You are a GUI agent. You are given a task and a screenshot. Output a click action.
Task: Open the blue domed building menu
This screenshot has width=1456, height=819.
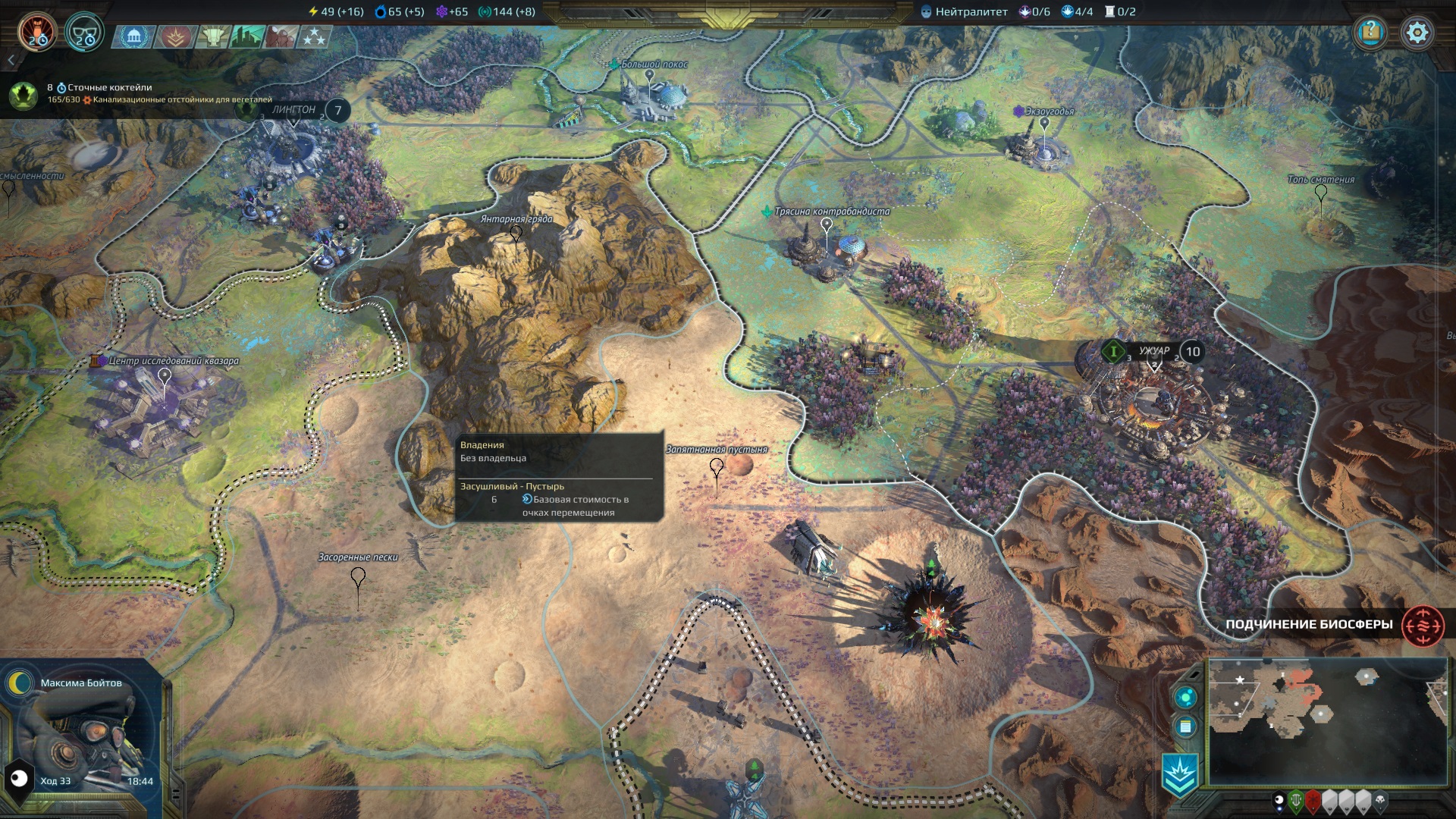coord(134,36)
